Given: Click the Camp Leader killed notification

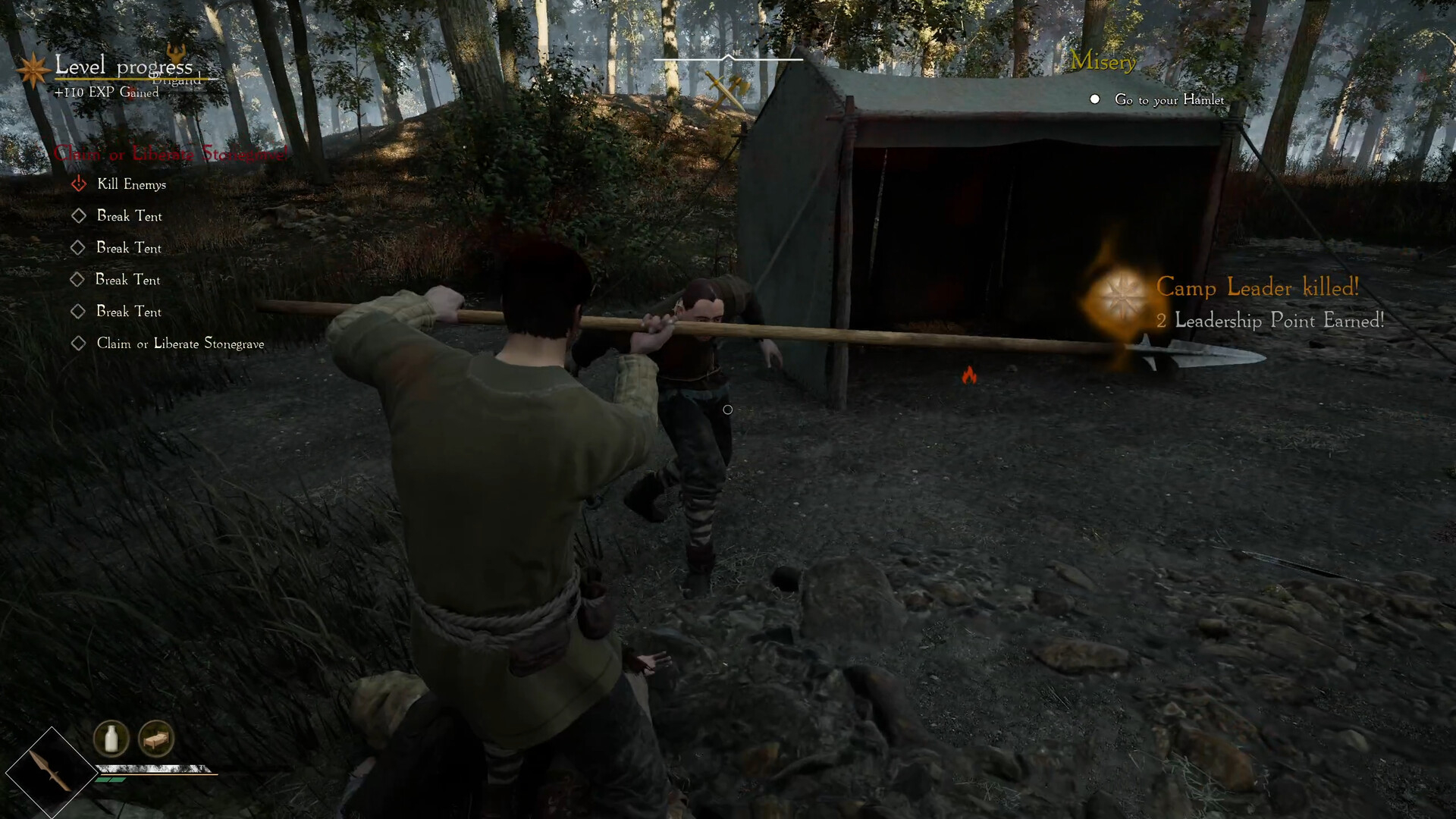Looking at the screenshot, I should (x=1257, y=288).
